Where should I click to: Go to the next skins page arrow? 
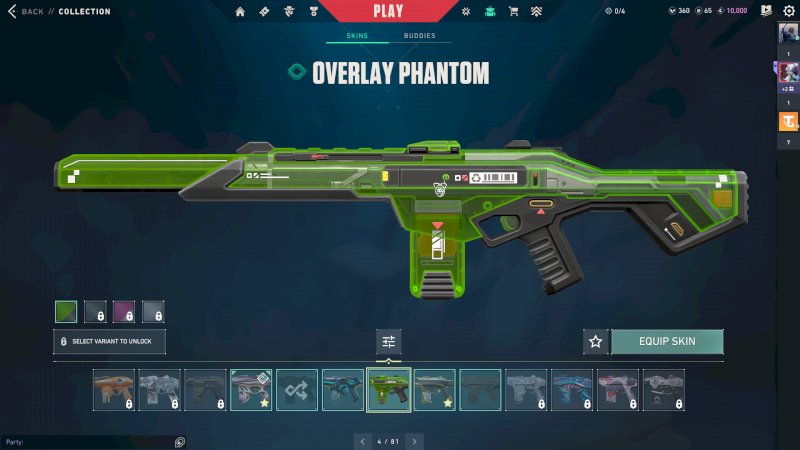pos(414,441)
